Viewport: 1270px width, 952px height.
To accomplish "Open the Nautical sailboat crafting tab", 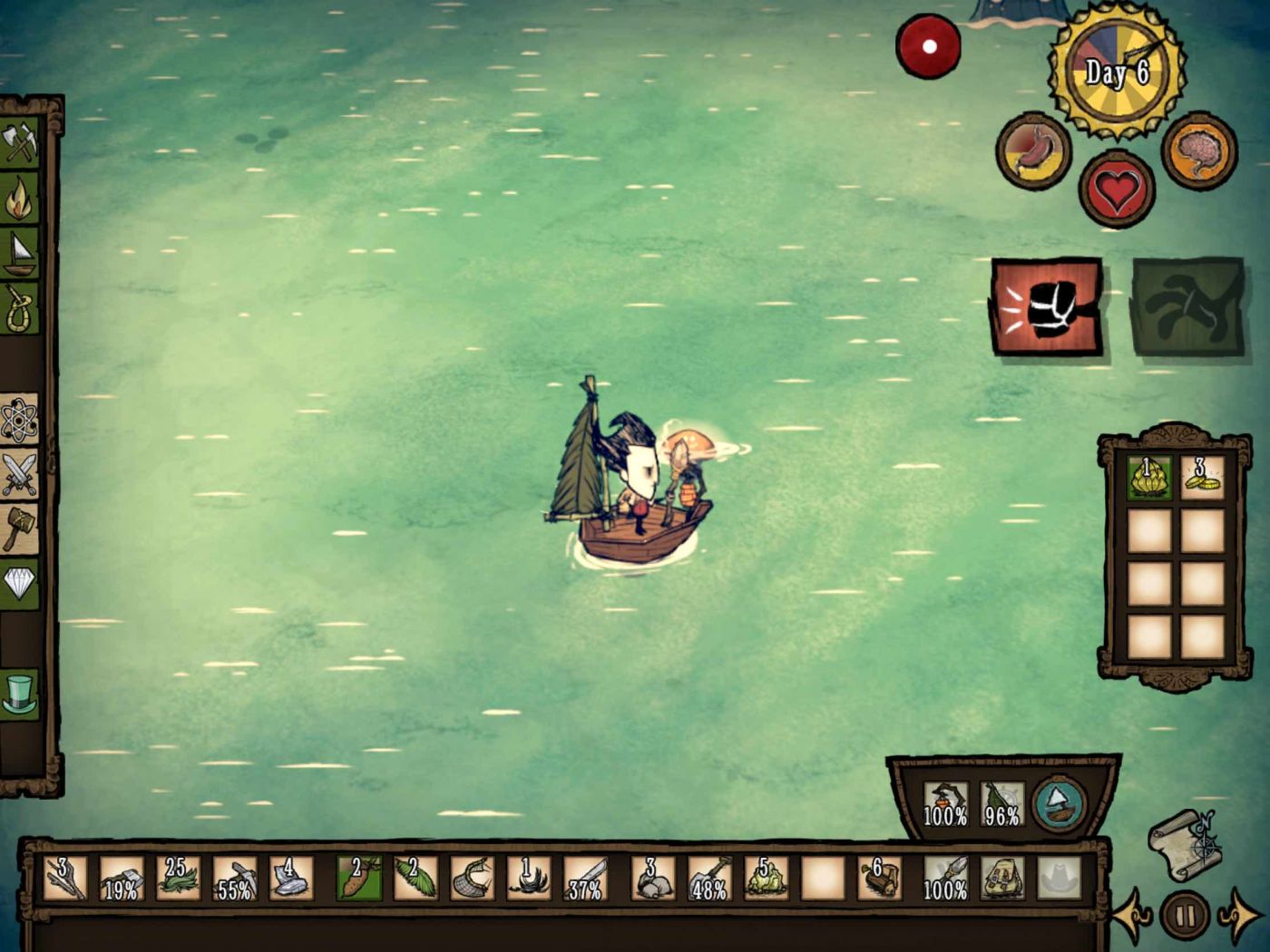I will tap(20, 253).
